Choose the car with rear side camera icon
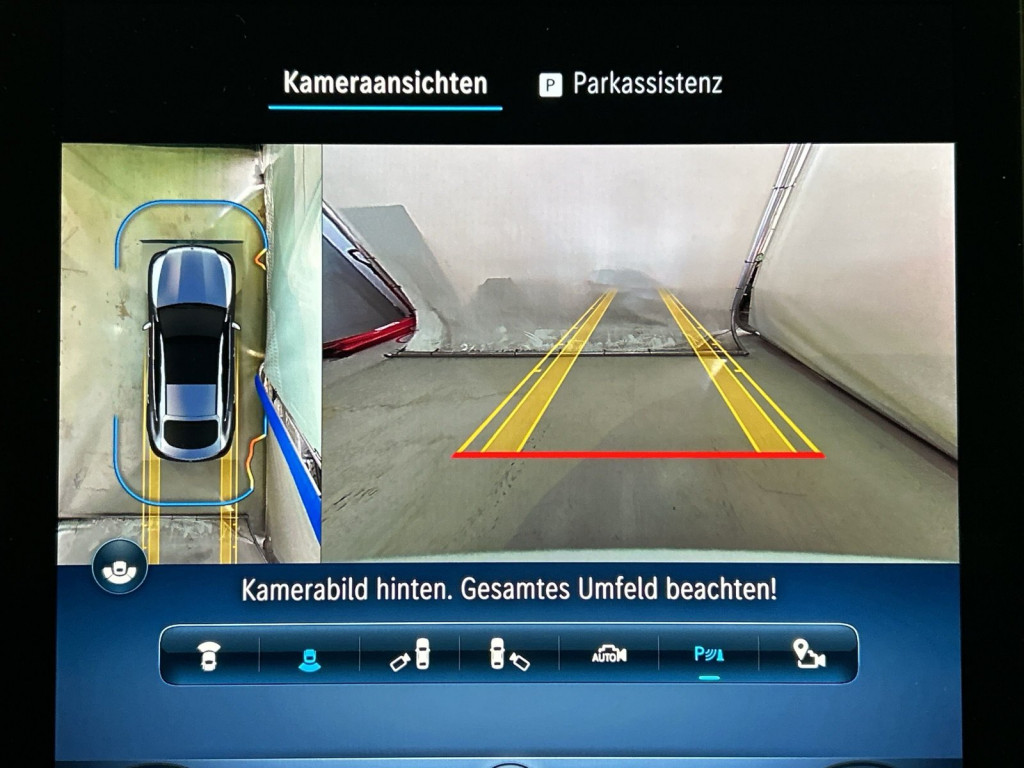Screen dimensions: 1024x768 (x=509, y=655)
